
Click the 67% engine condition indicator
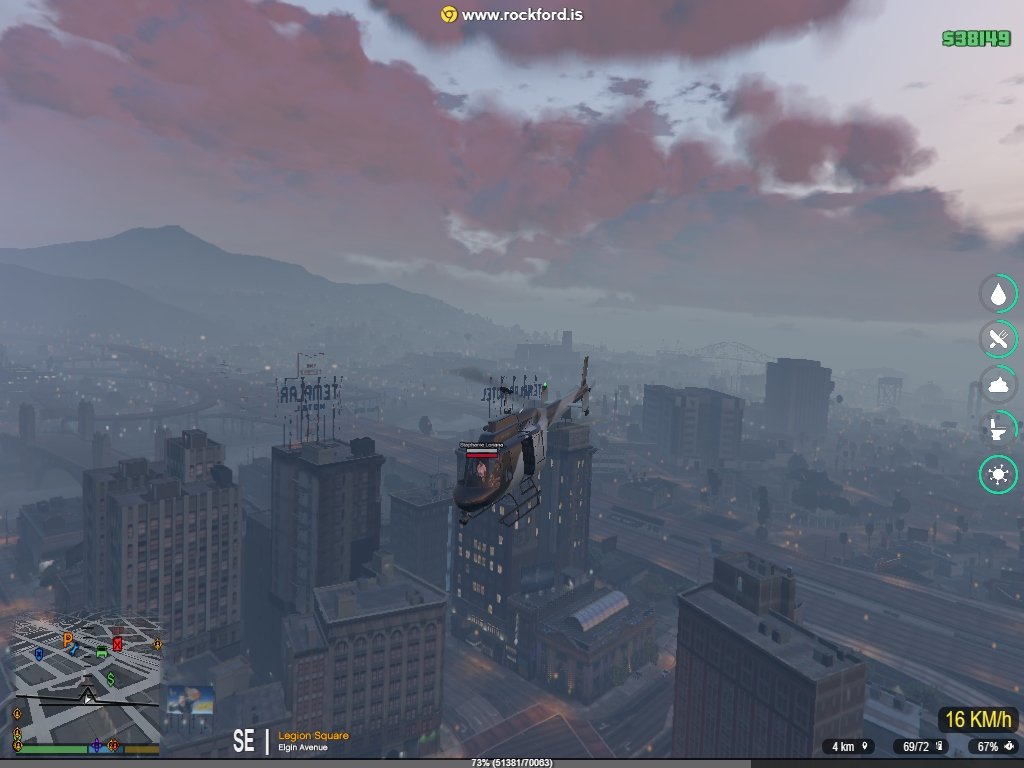(995, 746)
